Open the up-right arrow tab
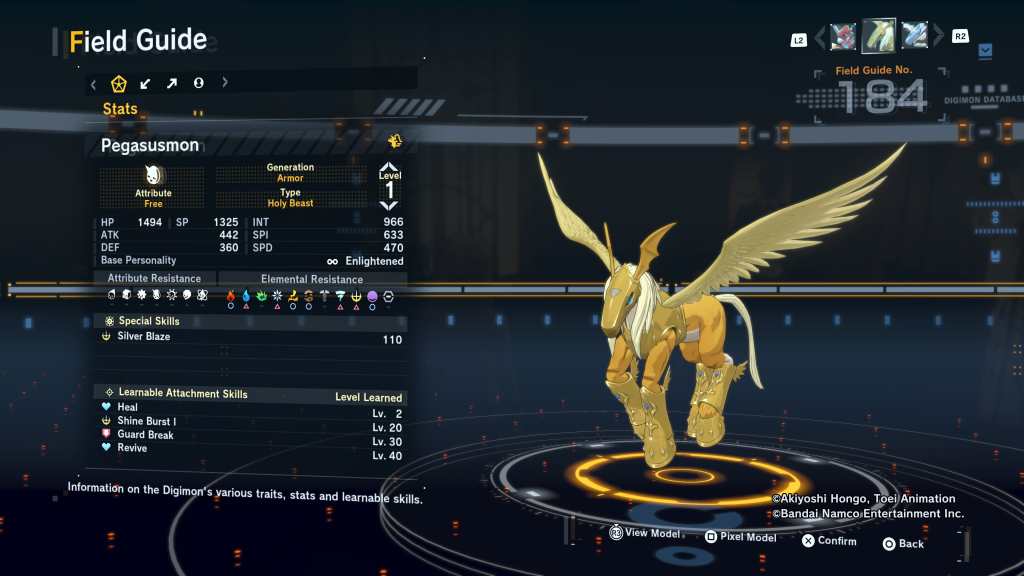Viewport: 1024px width, 576px height. point(172,83)
